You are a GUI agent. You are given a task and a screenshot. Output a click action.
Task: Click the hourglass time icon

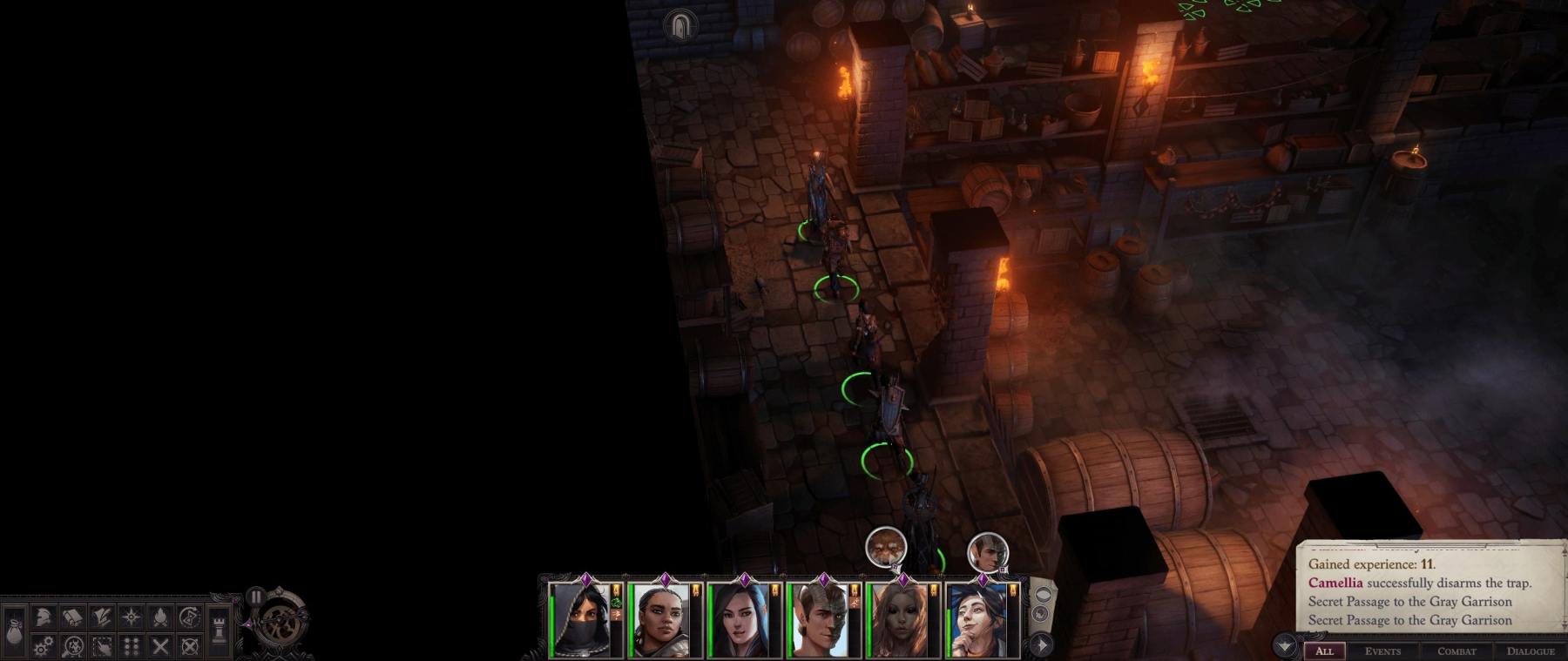[x=189, y=617]
